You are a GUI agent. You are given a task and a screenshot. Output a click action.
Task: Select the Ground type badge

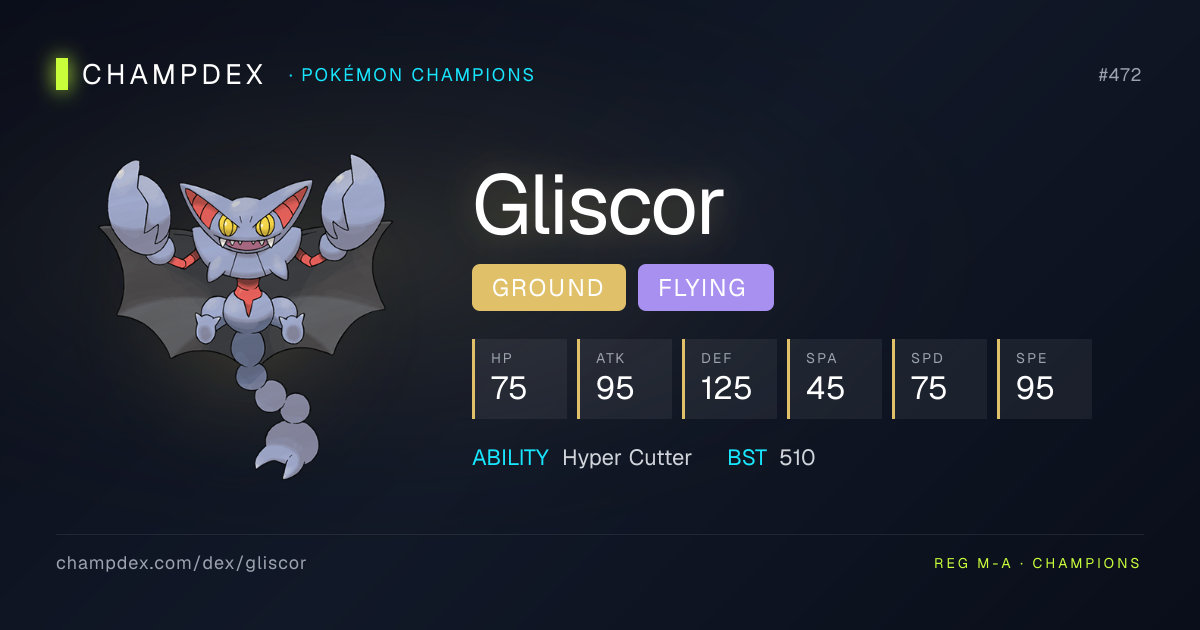548,288
